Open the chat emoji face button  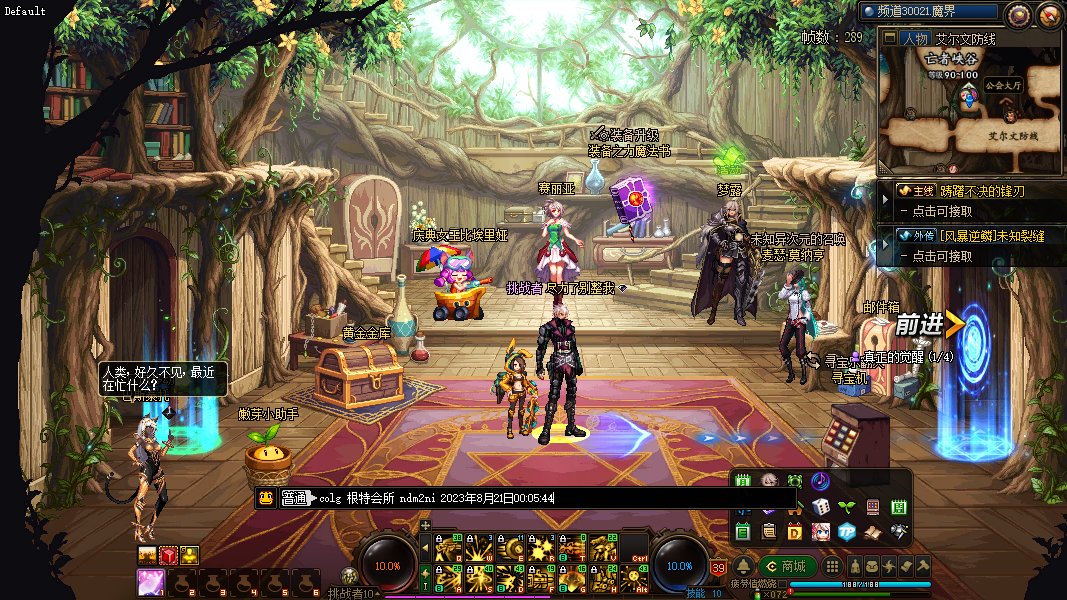[266, 498]
